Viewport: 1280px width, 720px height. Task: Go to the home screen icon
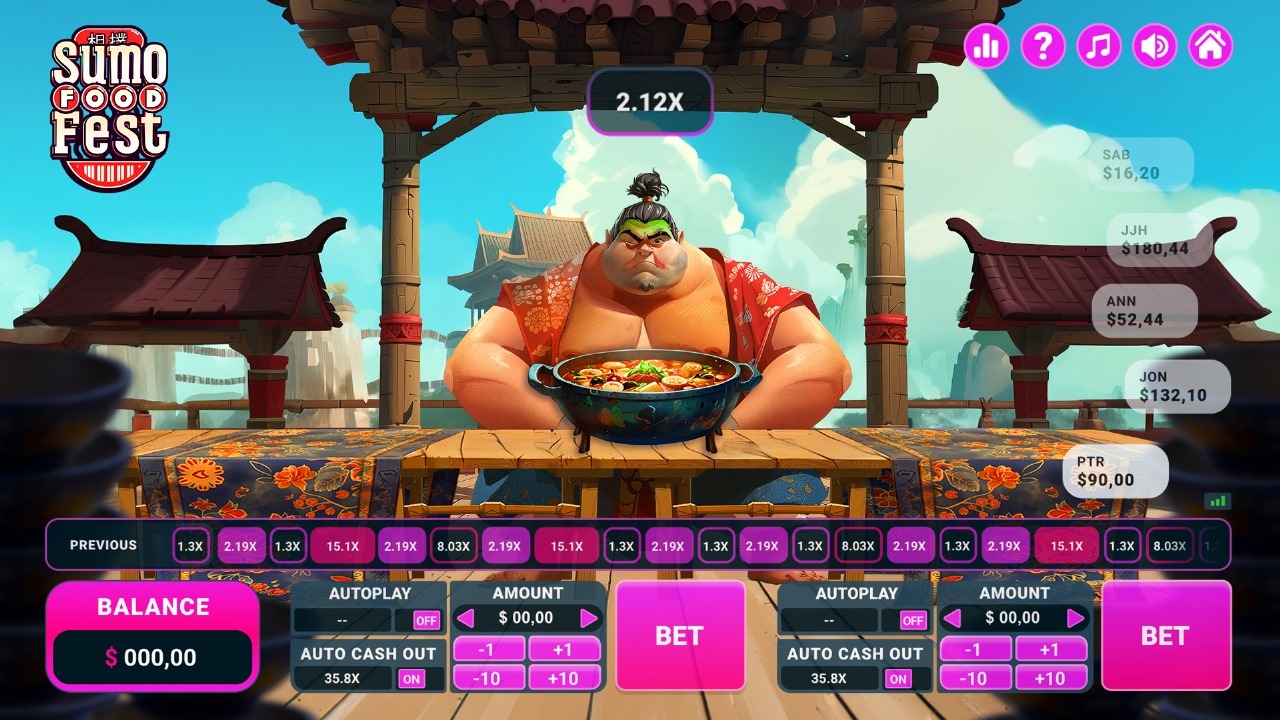point(1210,46)
